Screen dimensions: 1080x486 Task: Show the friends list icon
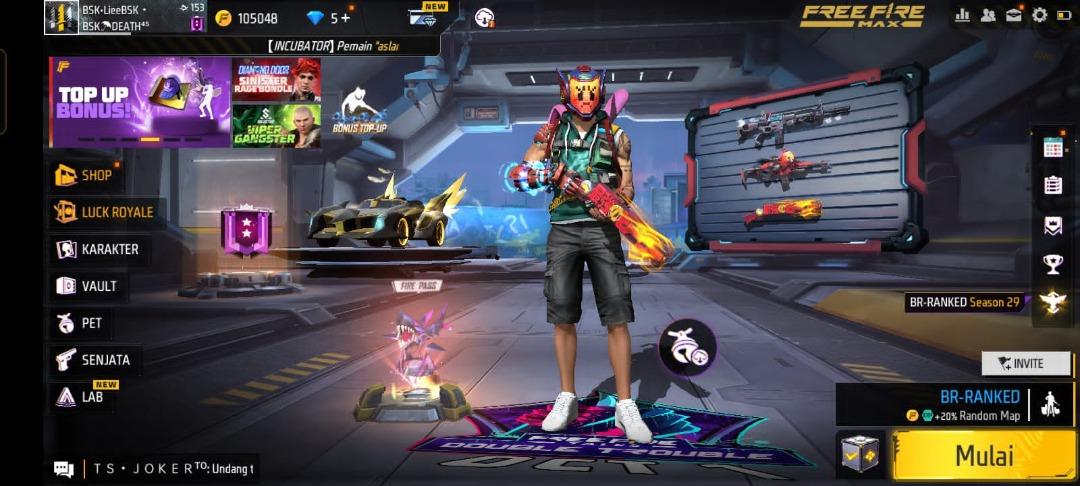pos(988,15)
